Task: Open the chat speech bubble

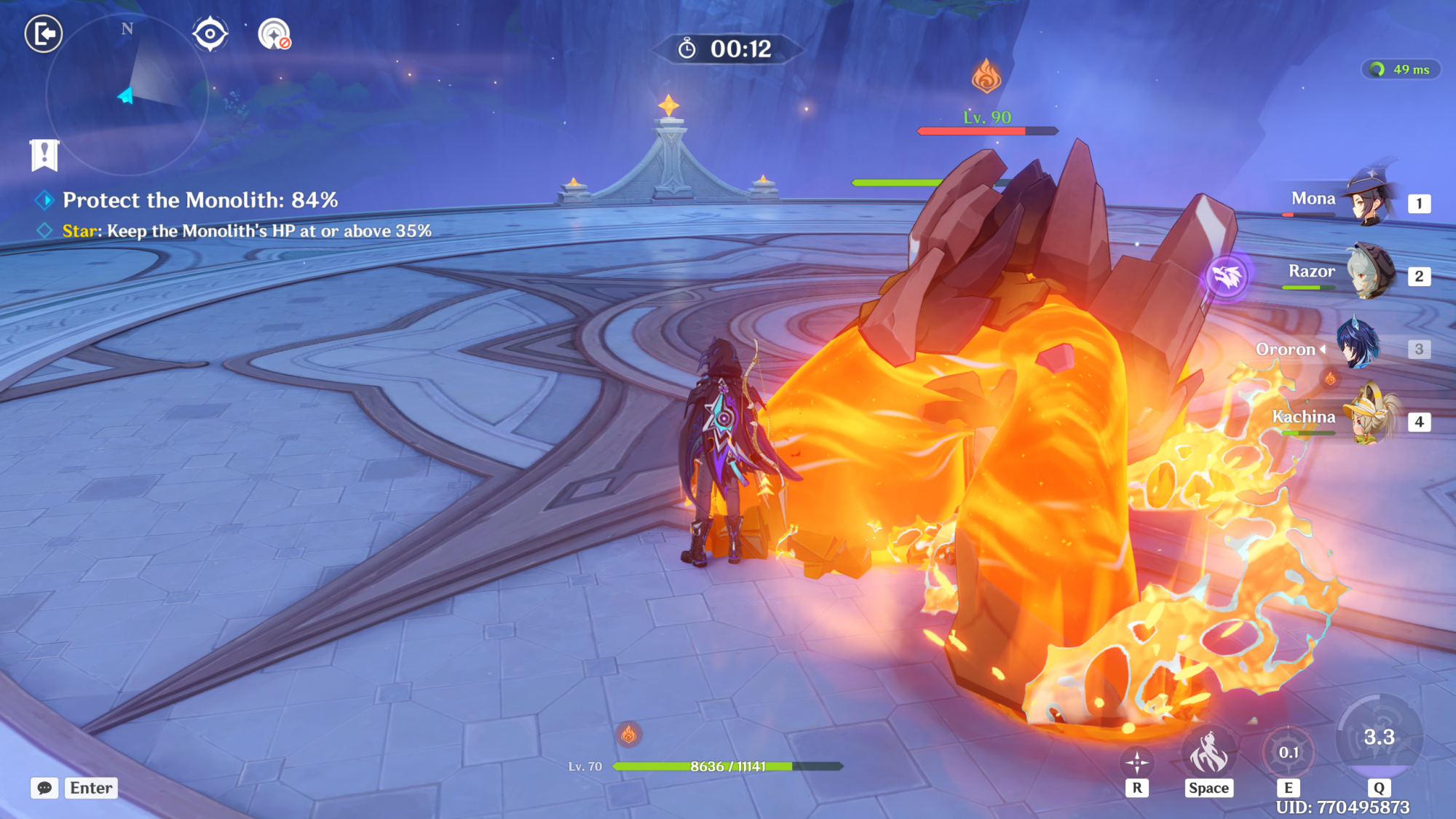Action: tap(44, 788)
